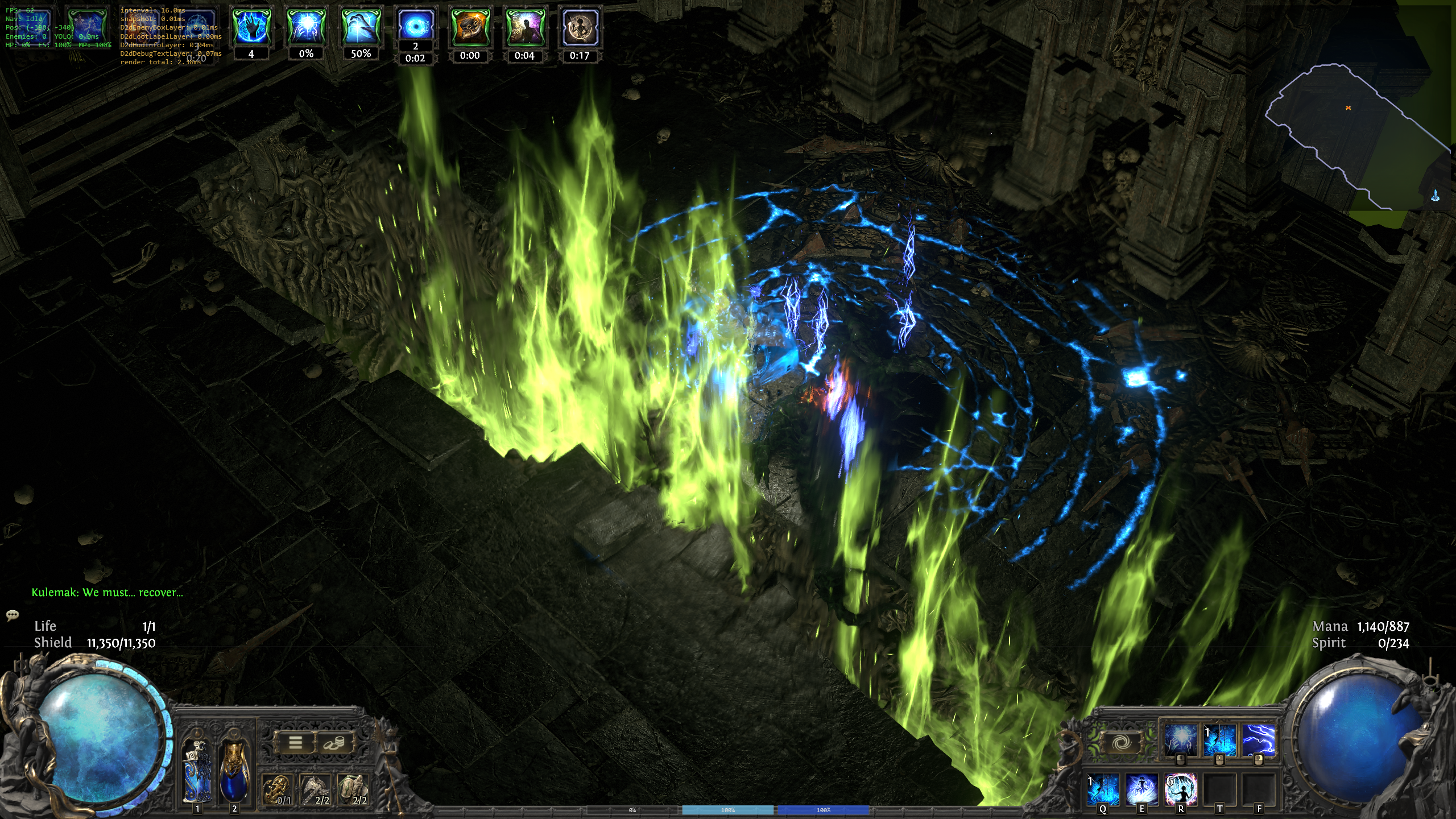The height and width of the screenshot is (819, 1456).
Task: Use the gold-capped blue mana flask
Action: (x=234, y=770)
